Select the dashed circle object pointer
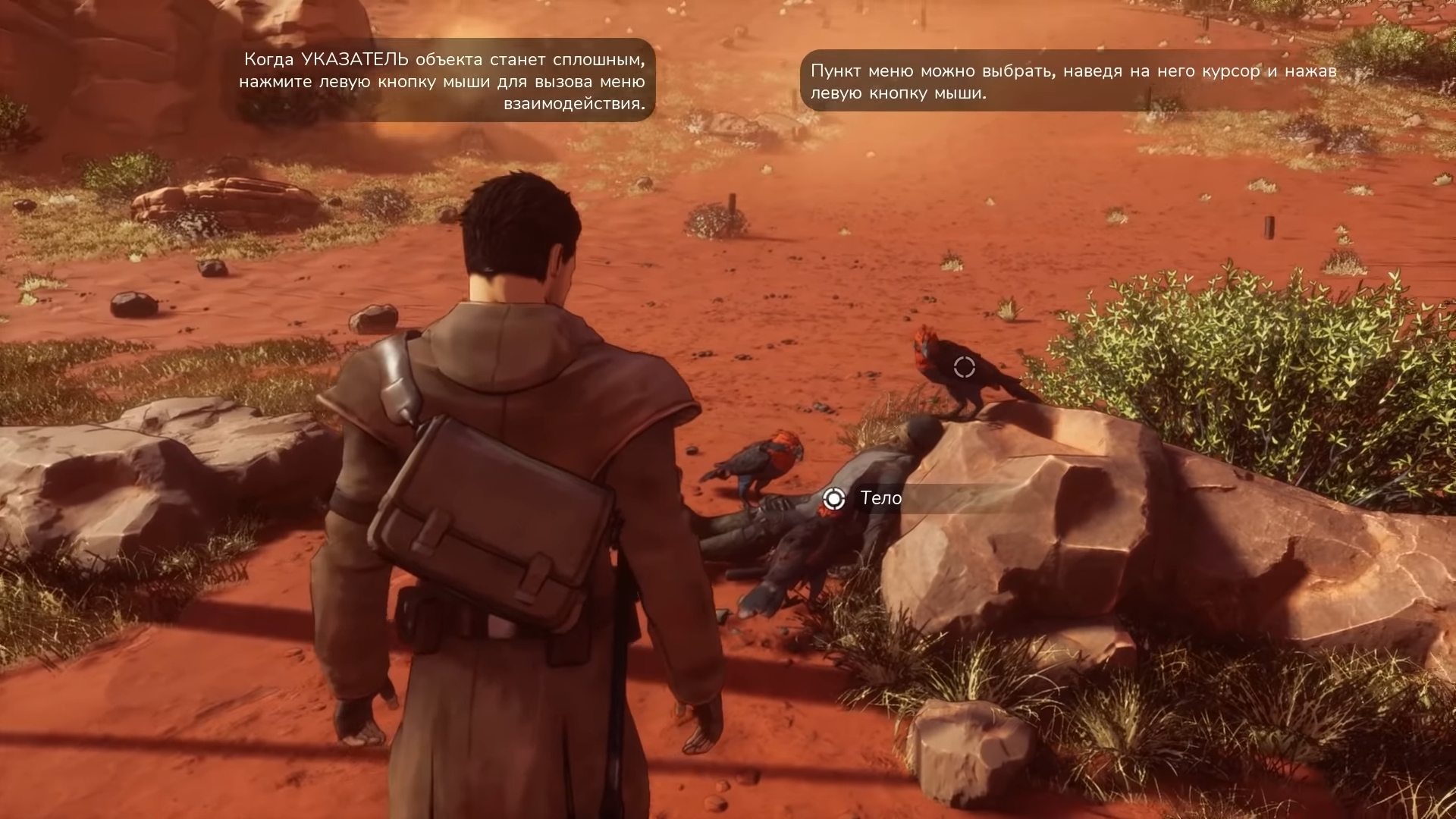1456x819 pixels. coord(964,367)
